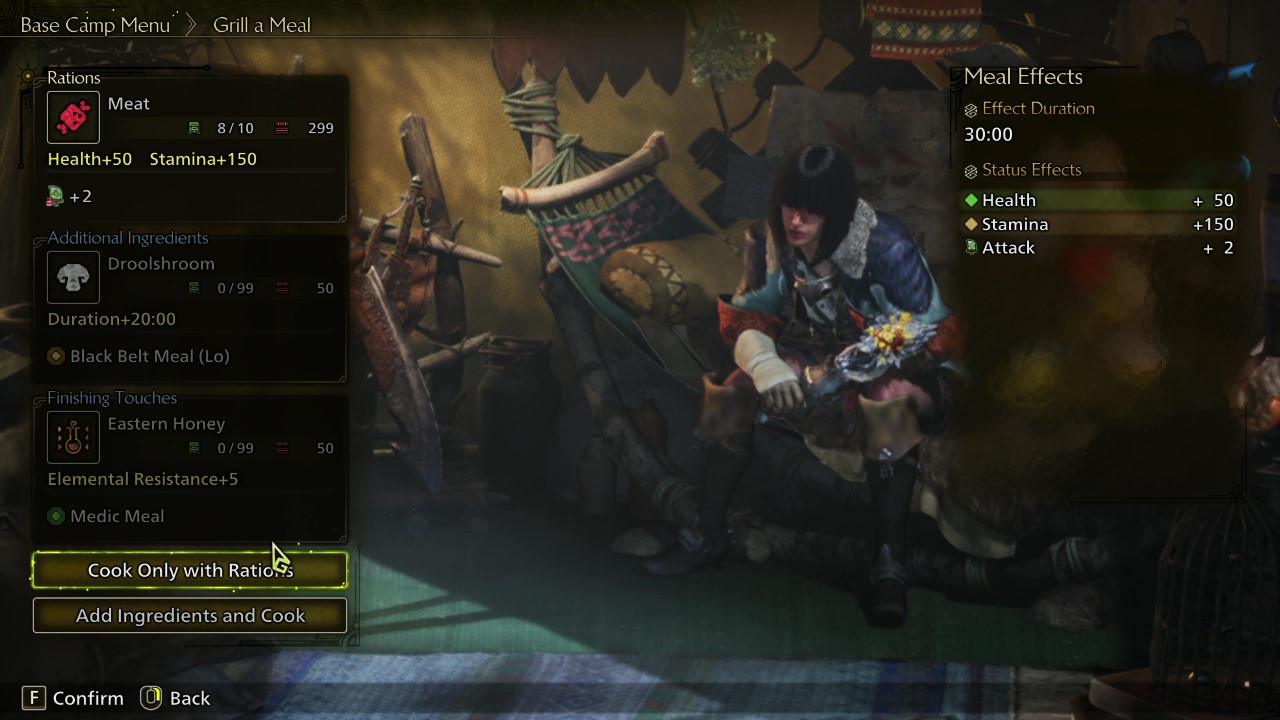Click the currency icon beside 299
The width and height of the screenshot is (1280, 720).
[281, 127]
